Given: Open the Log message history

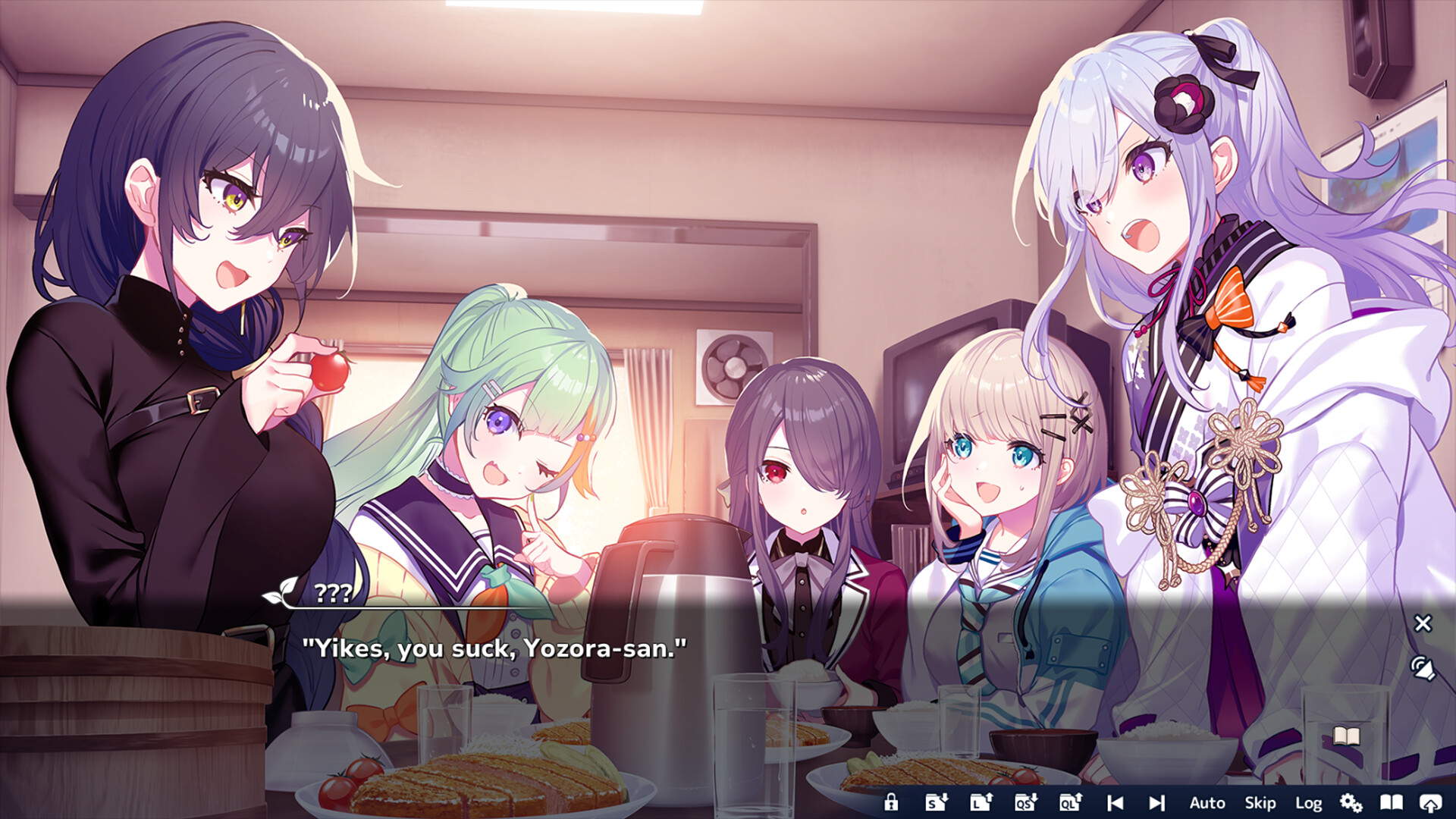Looking at the screenshot, I should 1308,802.
